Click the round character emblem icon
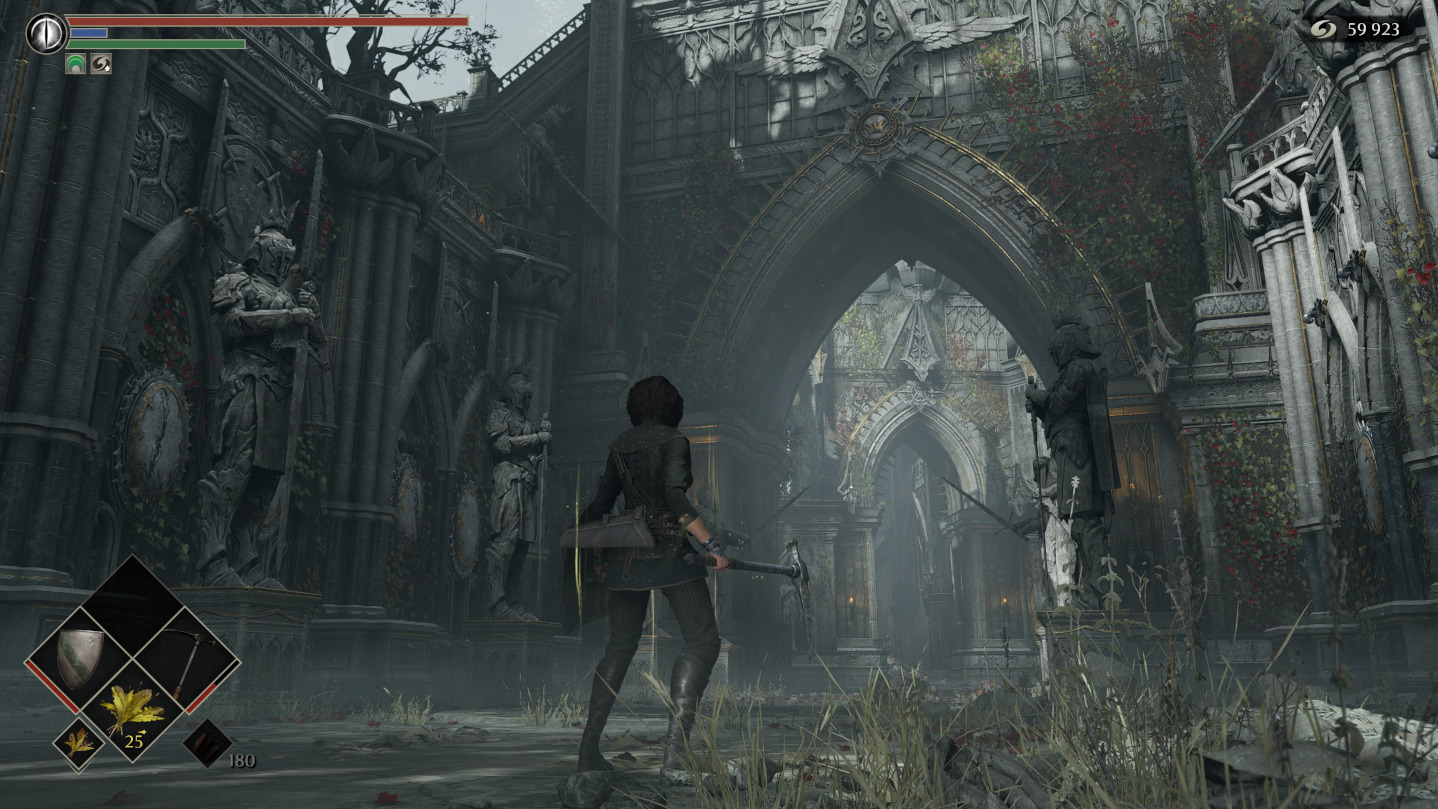 tap(45, 32)
